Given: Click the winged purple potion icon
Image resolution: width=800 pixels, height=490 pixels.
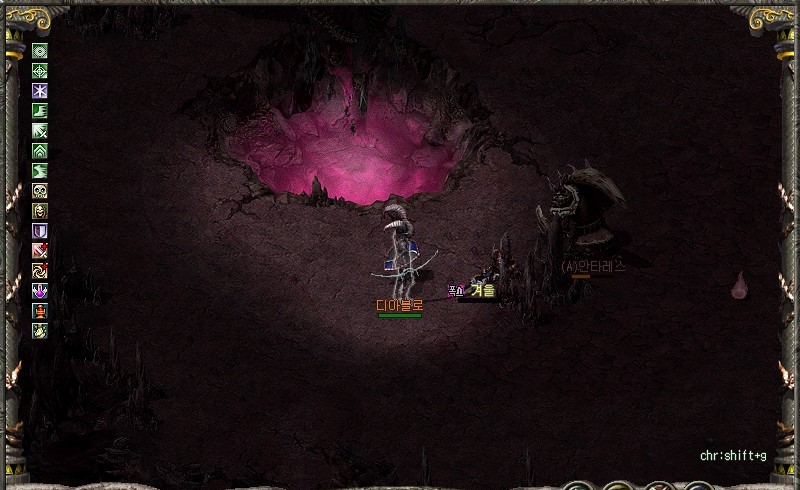Looking at the screenshot, I should 40,291.
